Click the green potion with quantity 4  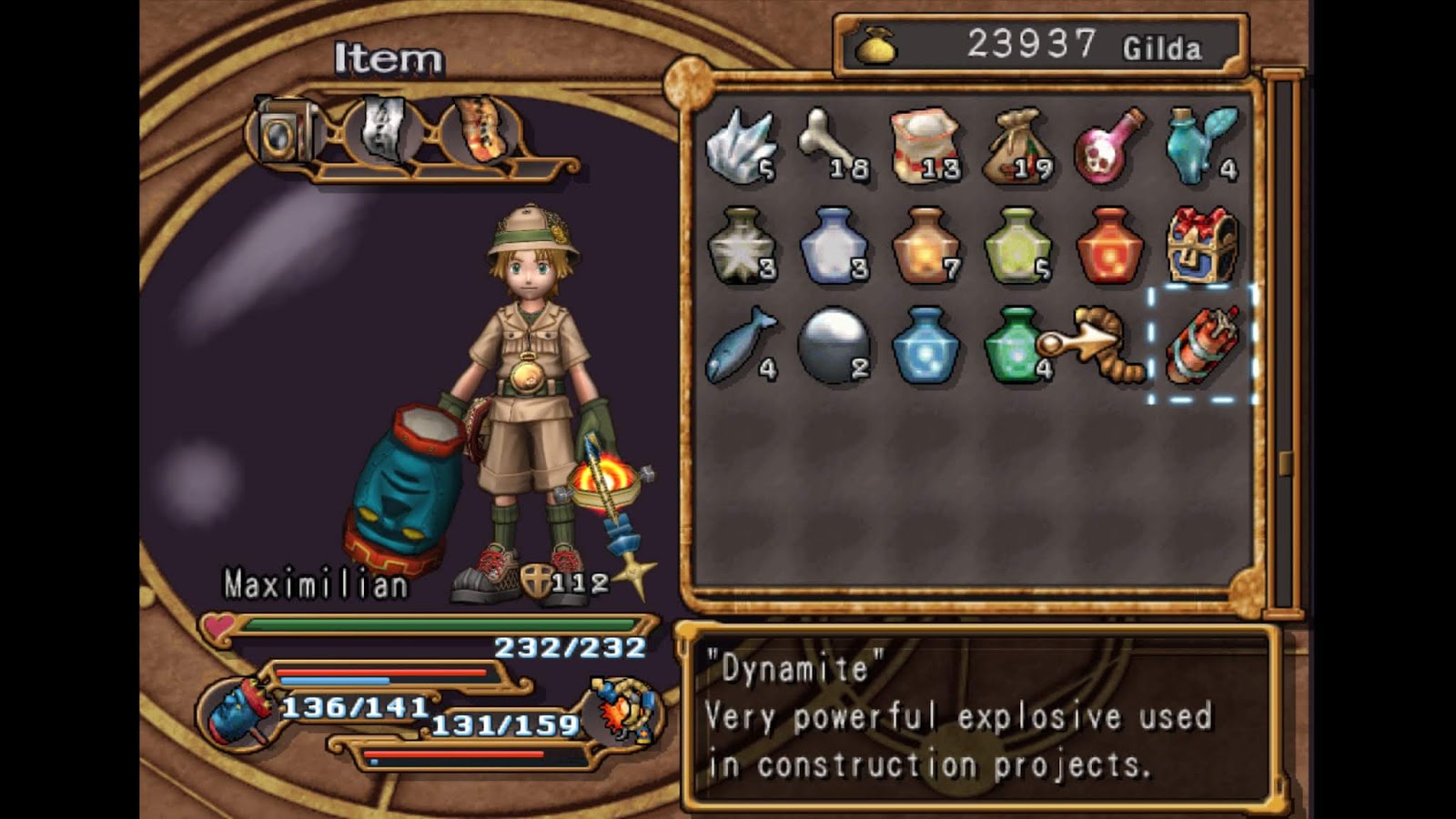(x=1017, y=348)
